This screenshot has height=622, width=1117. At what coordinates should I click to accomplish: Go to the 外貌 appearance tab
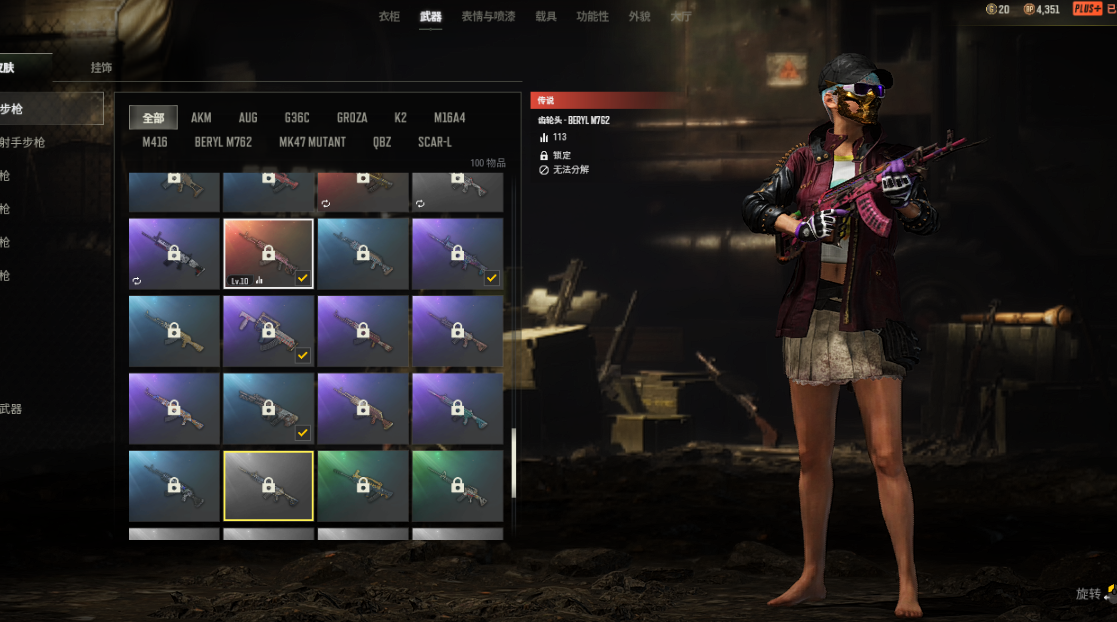click(639, 16)
